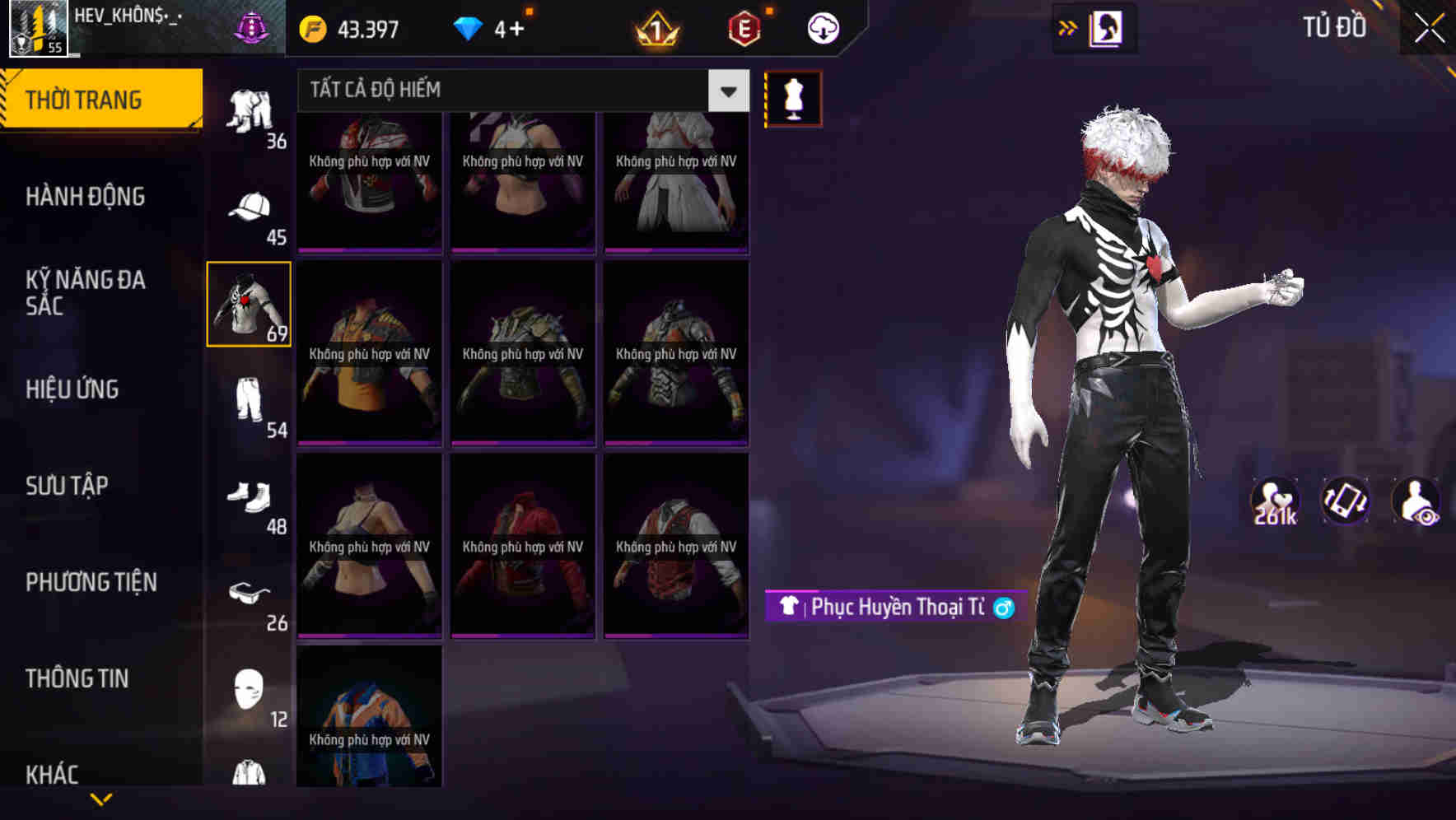
Task: Select the shirt category showing 69 items
Action: (250, 305)
